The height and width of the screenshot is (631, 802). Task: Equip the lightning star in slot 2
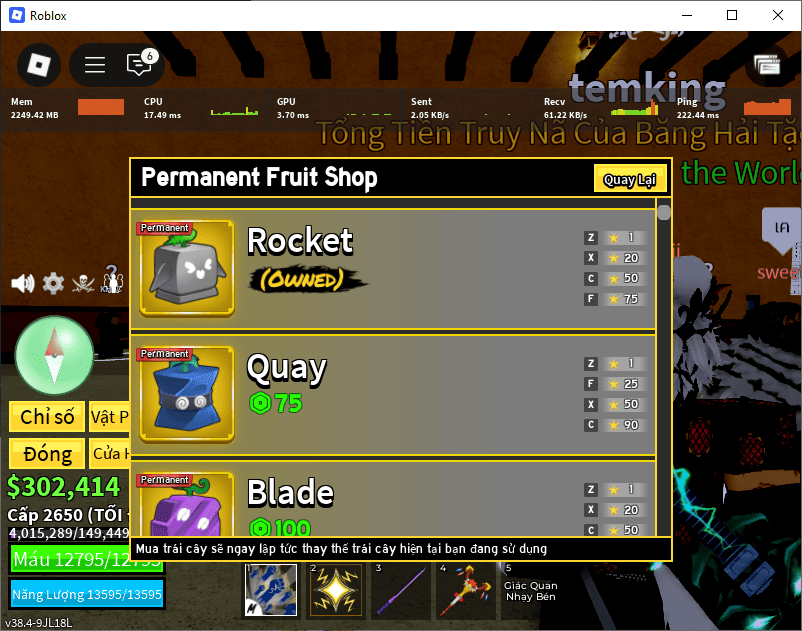point(335,592)
